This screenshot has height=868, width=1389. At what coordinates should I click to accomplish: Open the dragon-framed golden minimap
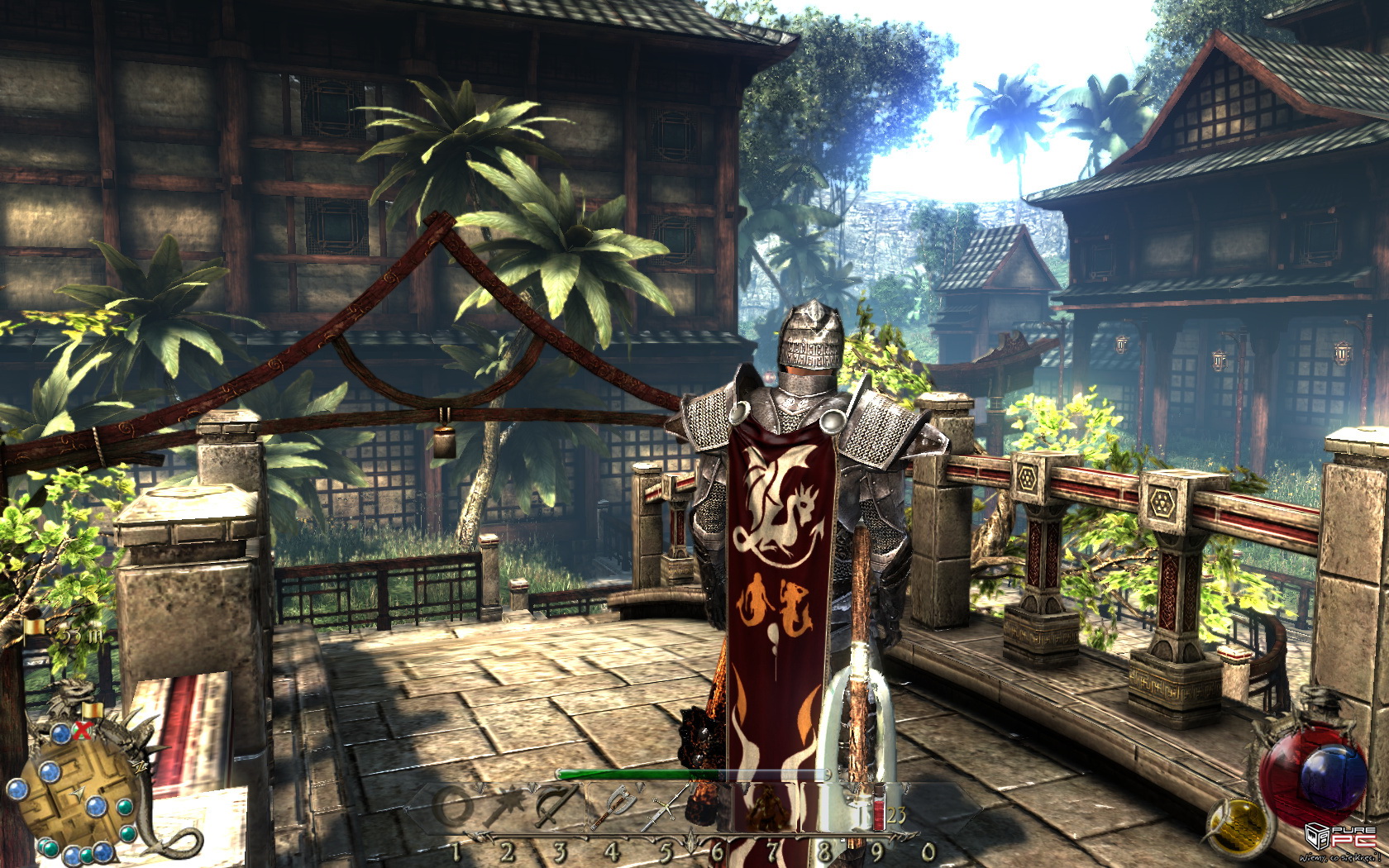tap(79, 794)
